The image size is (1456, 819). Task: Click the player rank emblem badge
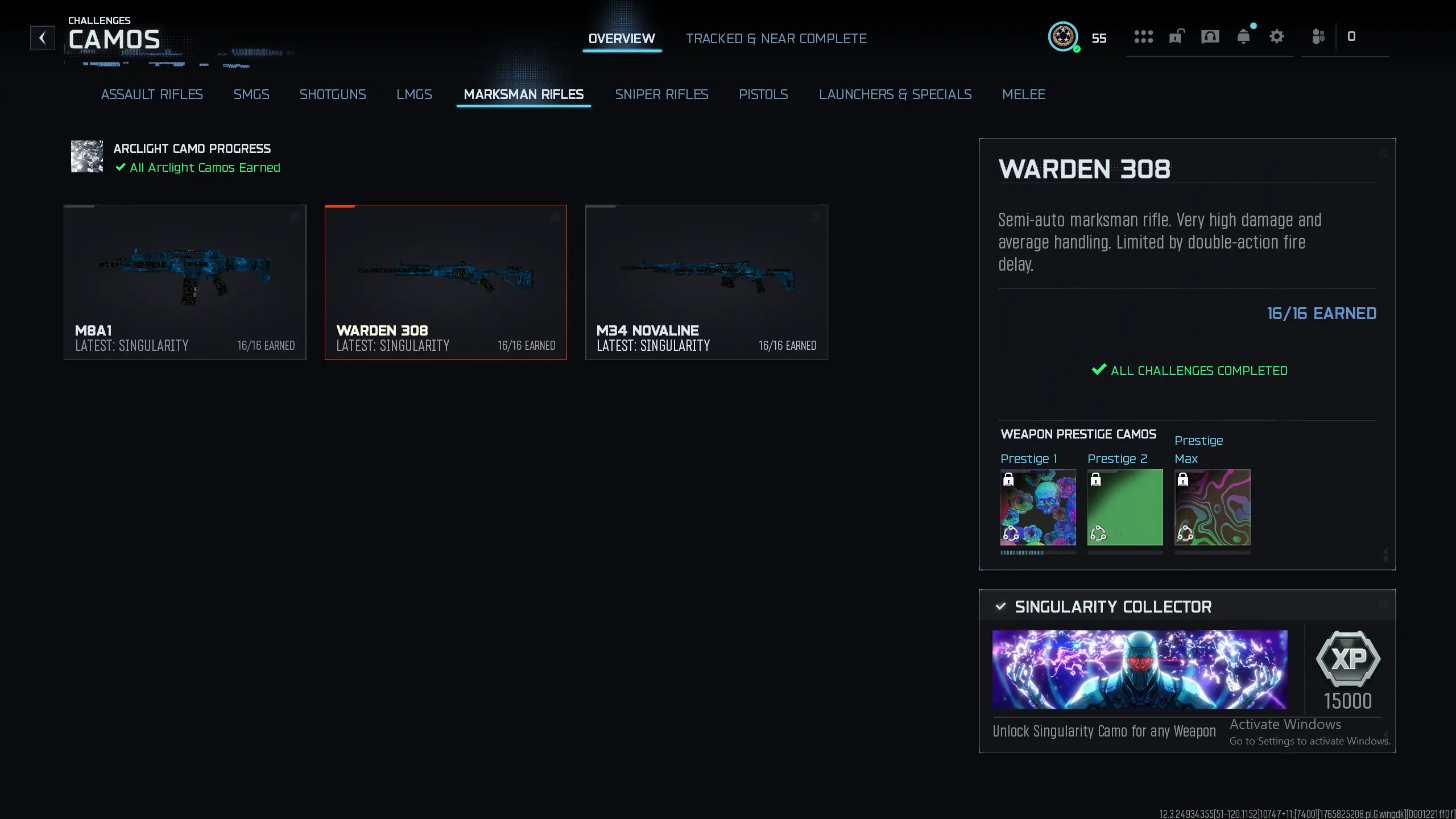[1062, 36]
